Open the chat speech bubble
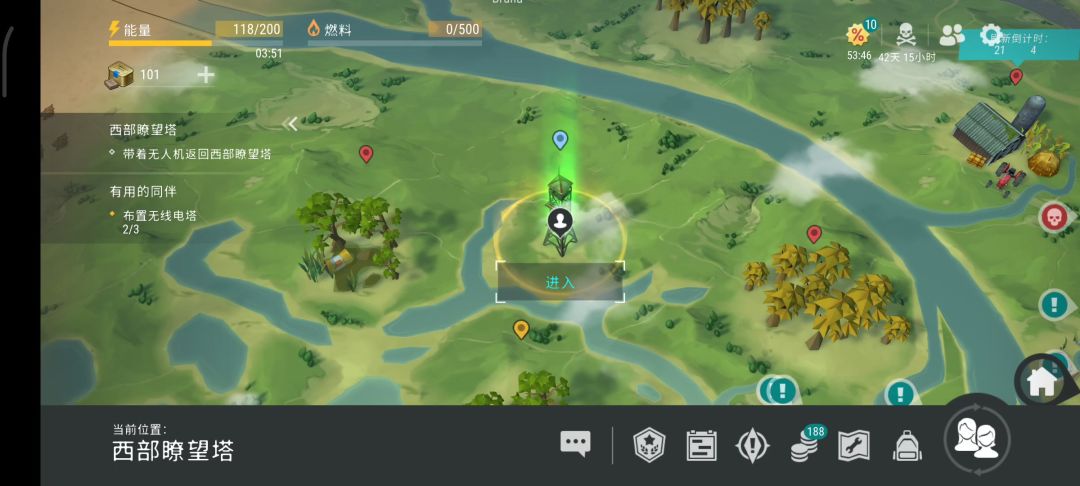 575,444
